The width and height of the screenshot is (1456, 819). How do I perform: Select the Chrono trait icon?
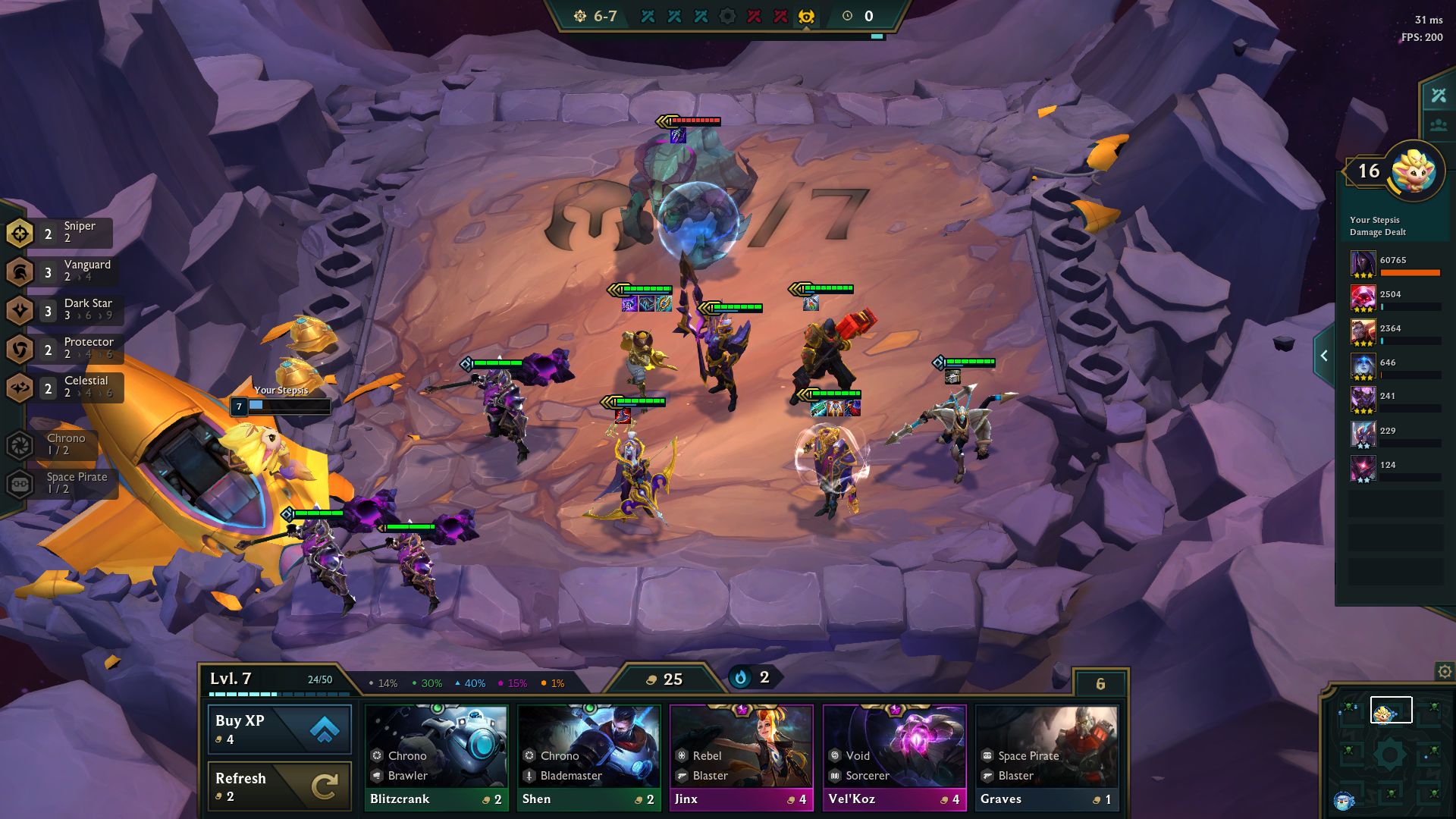coord(19,443)
